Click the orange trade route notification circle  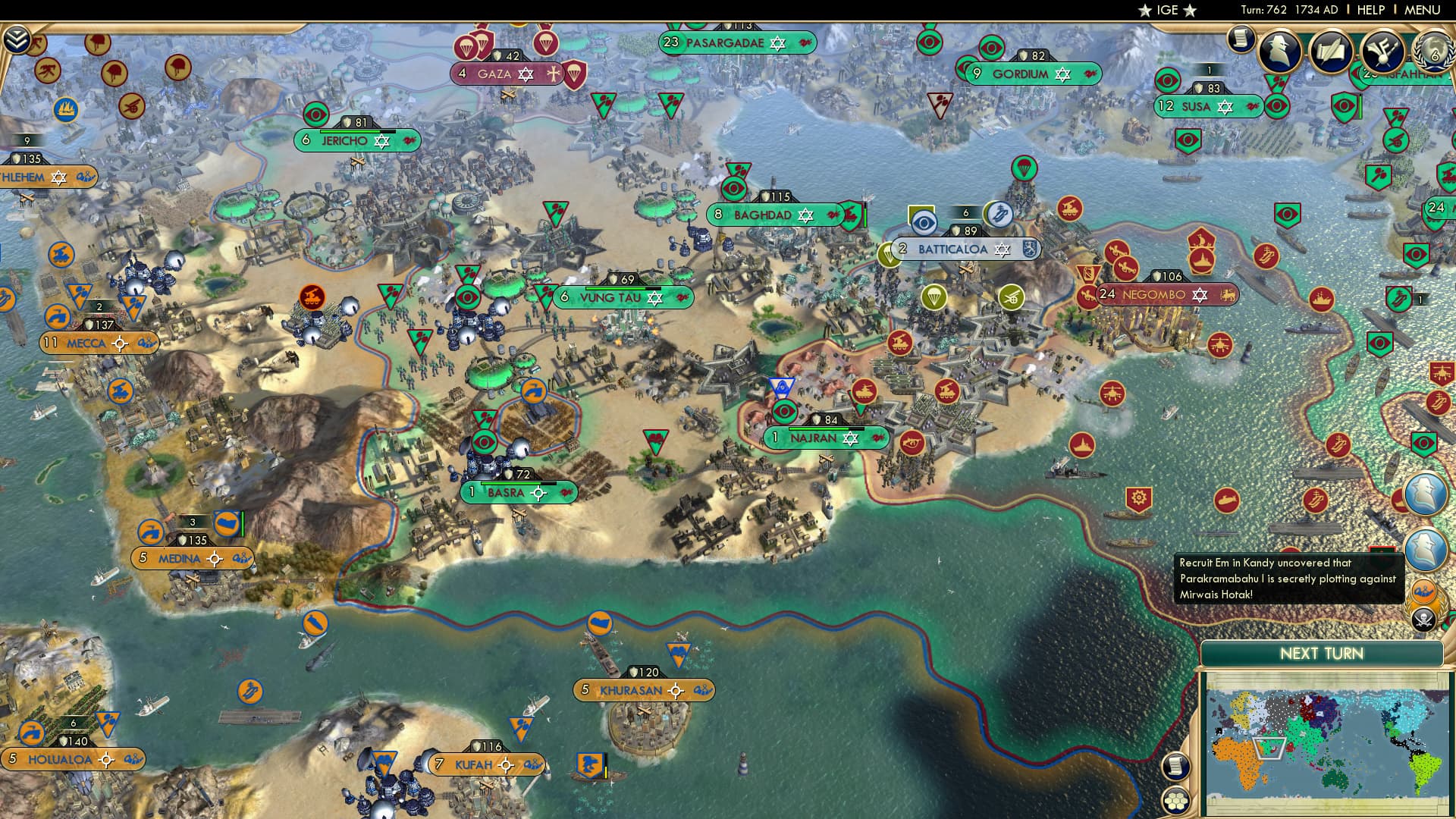1423,592
